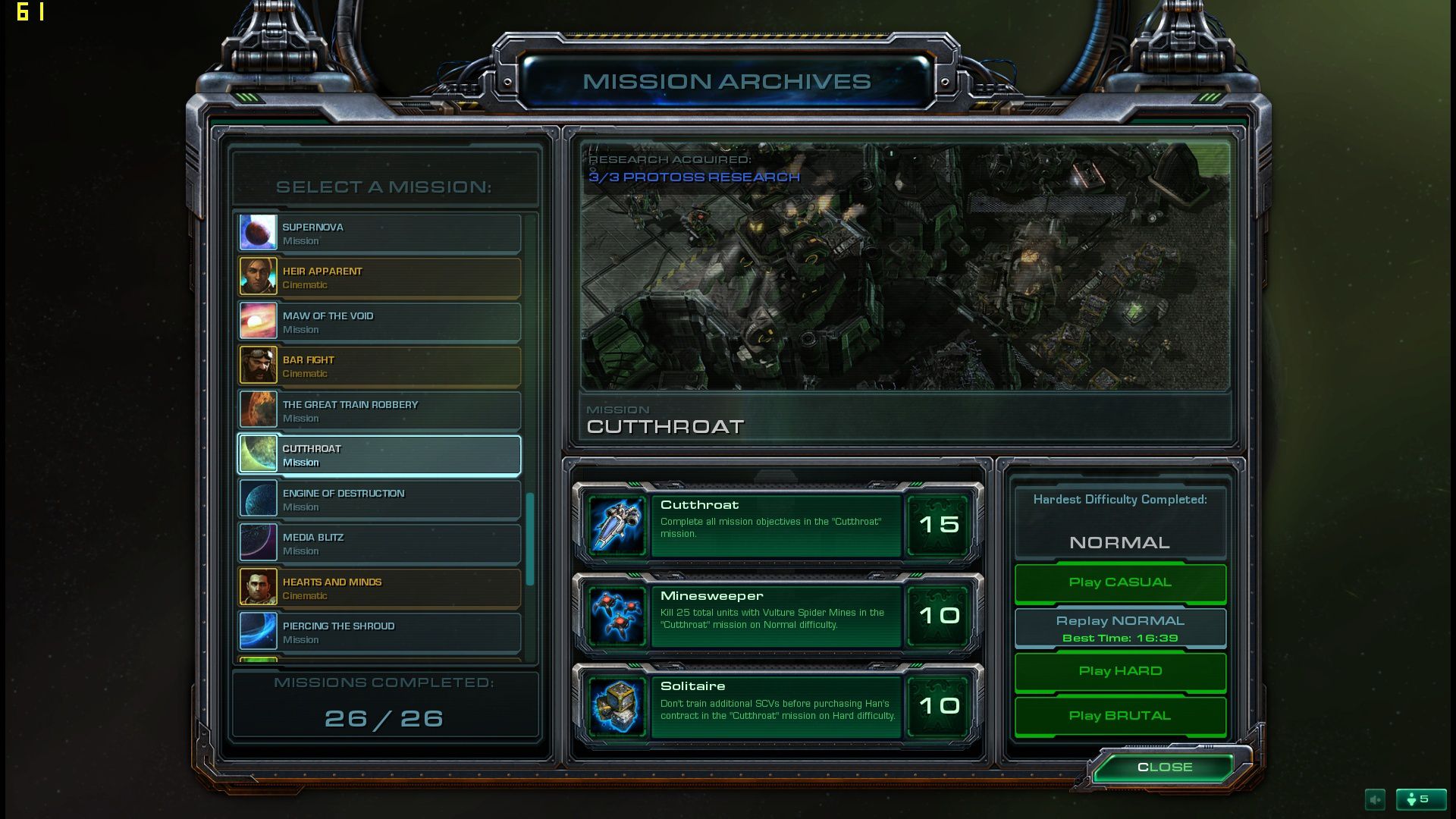Choose the Piercing the Shroud mission
This screenshot has height=819, width=1456.
coord(379,632)
